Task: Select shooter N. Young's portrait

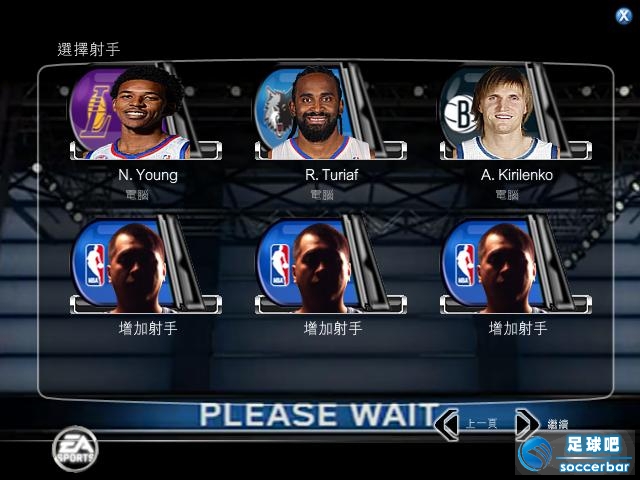Action: tap(146, 112)
